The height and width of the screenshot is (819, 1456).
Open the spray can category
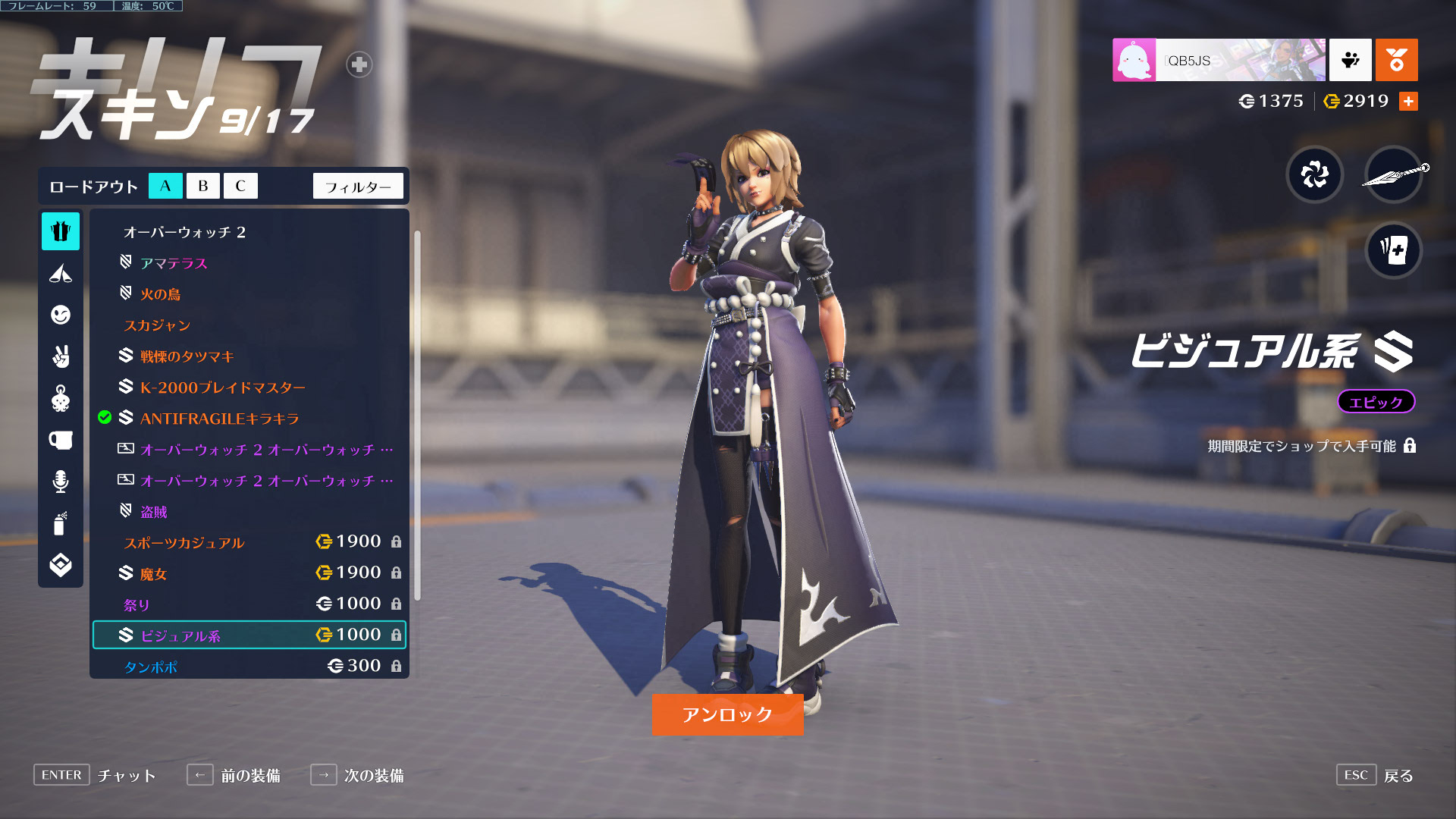[x=61, y=523]
